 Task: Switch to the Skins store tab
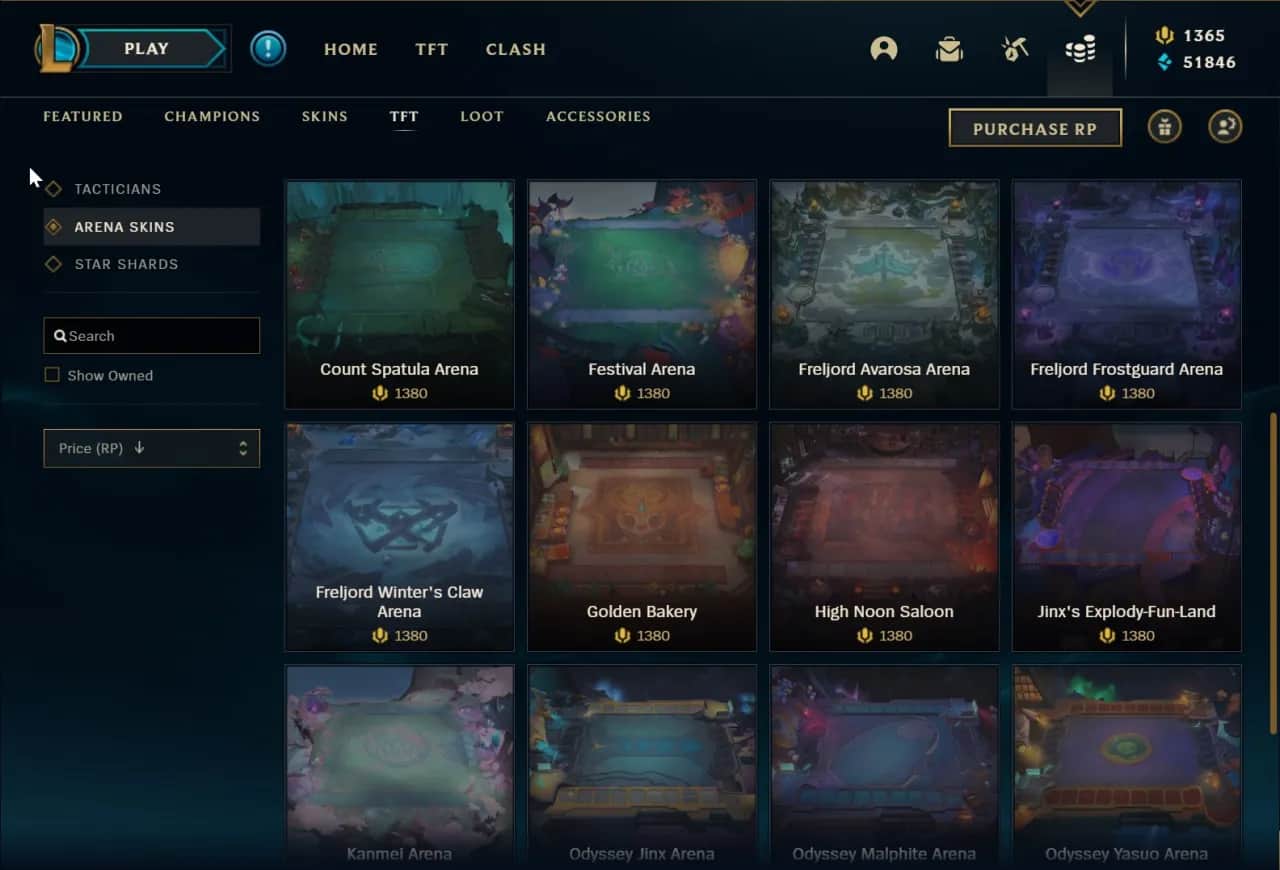tap(325, 116)
